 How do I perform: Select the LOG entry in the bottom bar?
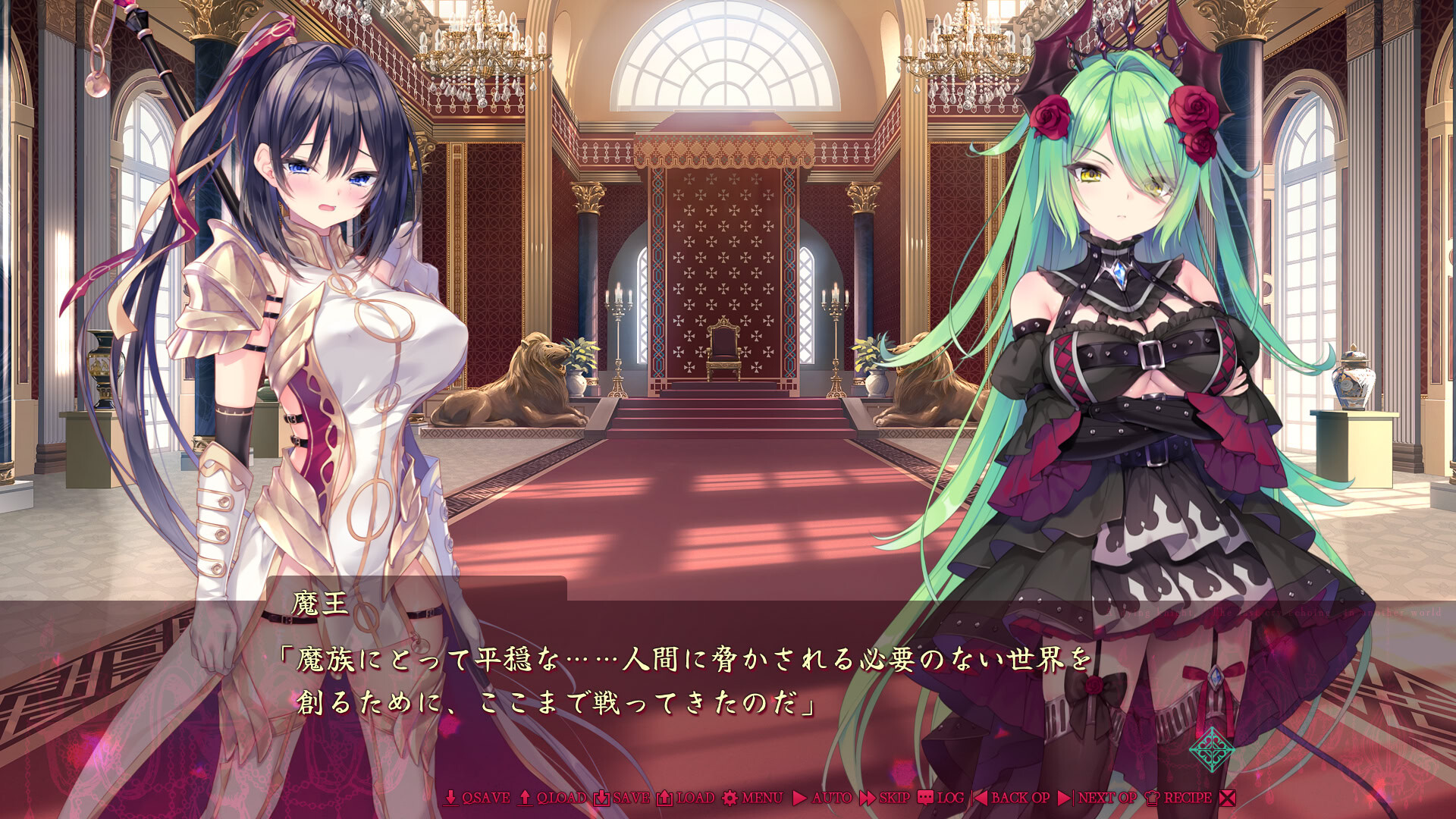(x=952, y=798)
